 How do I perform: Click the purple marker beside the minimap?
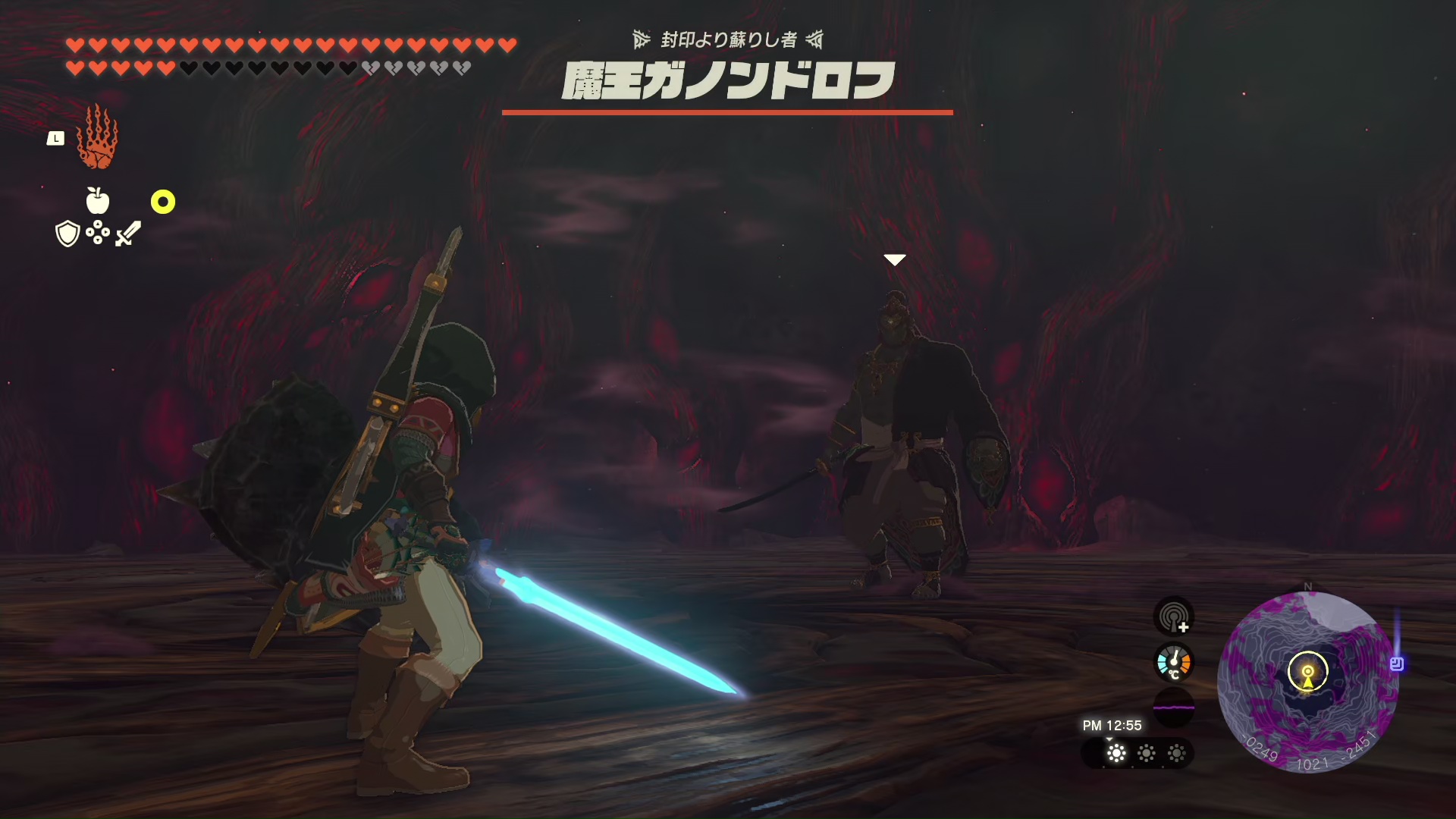[1397, 664]
